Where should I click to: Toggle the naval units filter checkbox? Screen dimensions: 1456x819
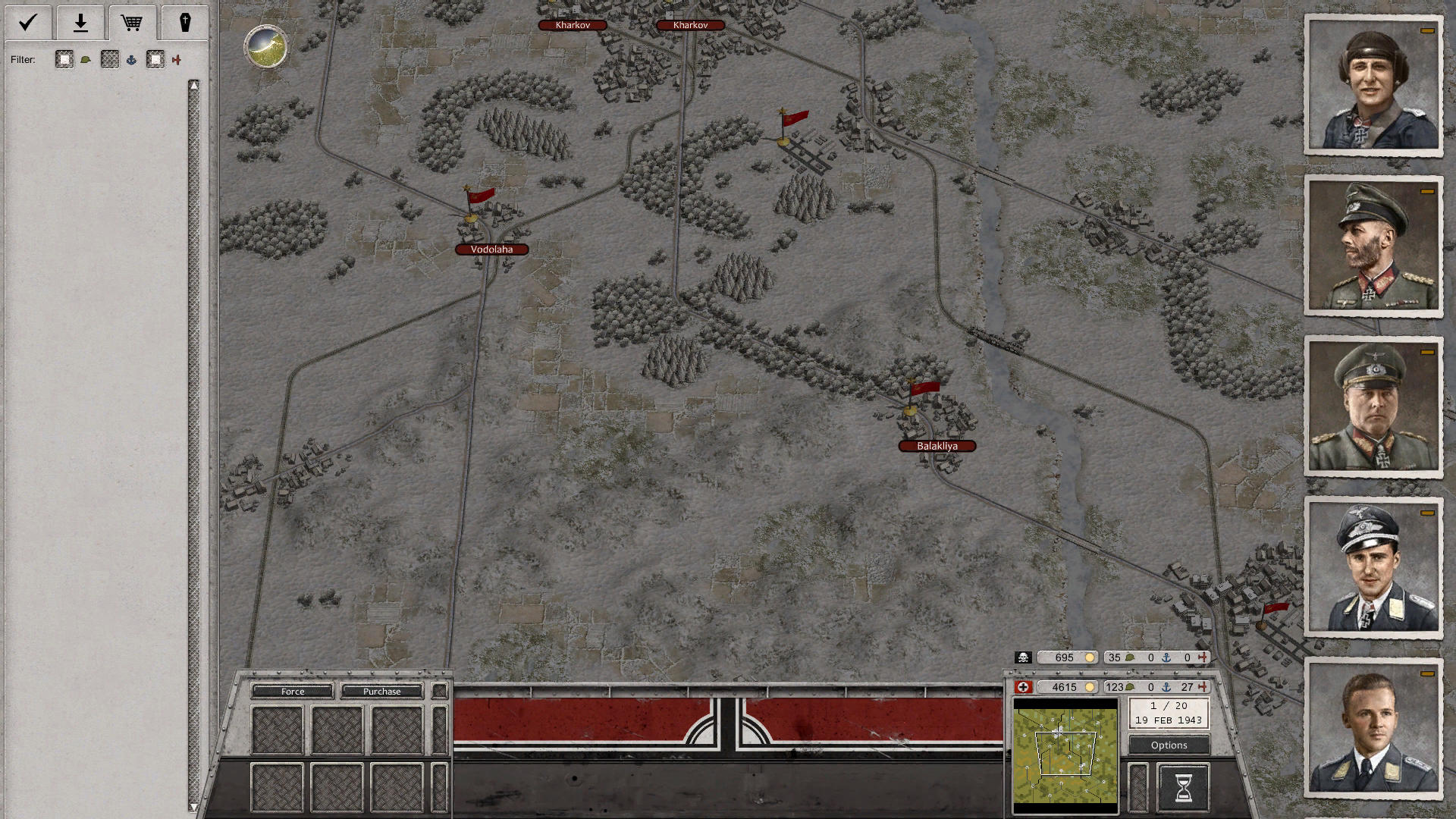click(x=109, y=59)
